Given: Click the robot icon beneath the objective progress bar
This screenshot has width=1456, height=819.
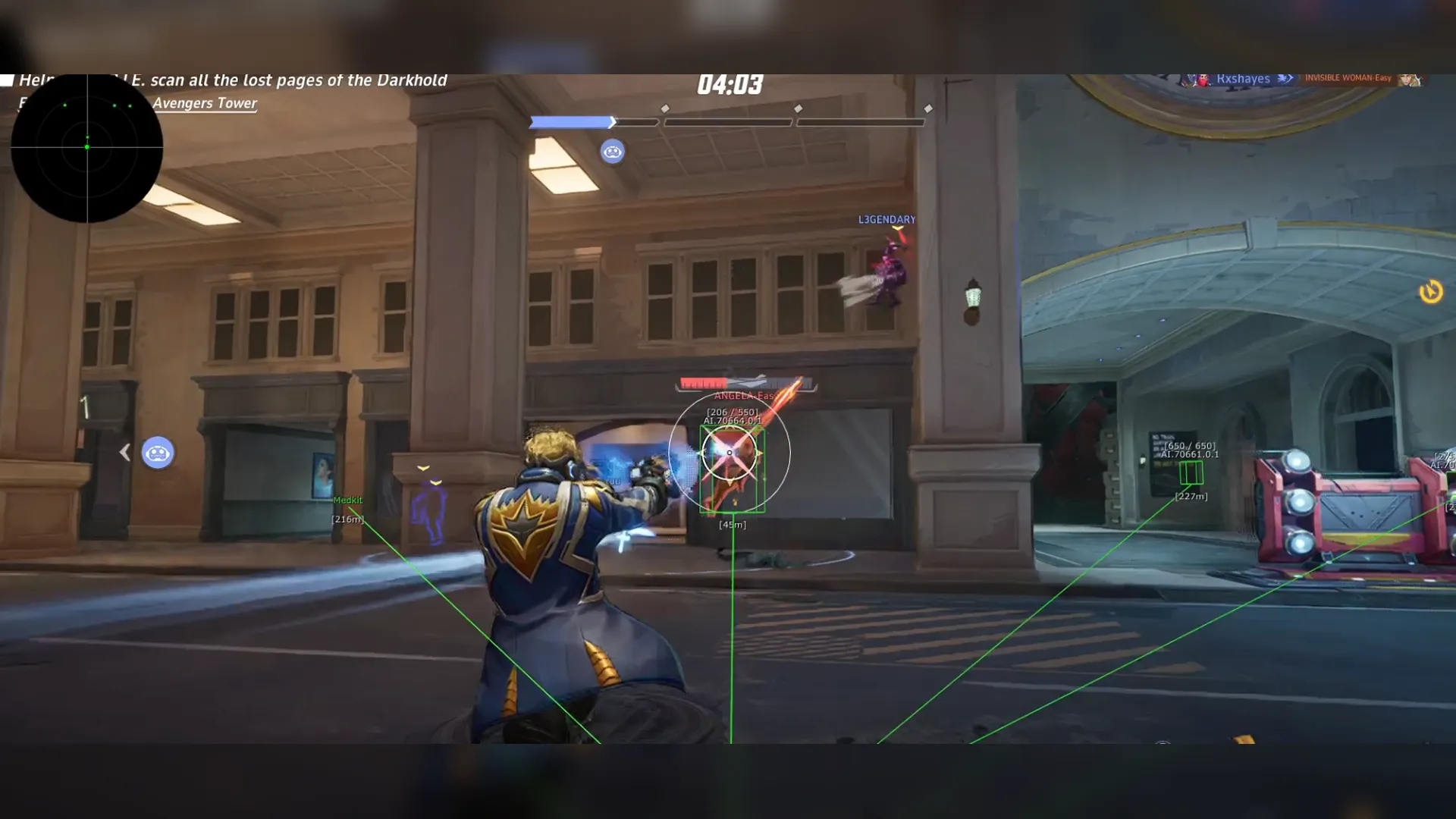Looking at the screenshot, I should [x=612, y=152].
